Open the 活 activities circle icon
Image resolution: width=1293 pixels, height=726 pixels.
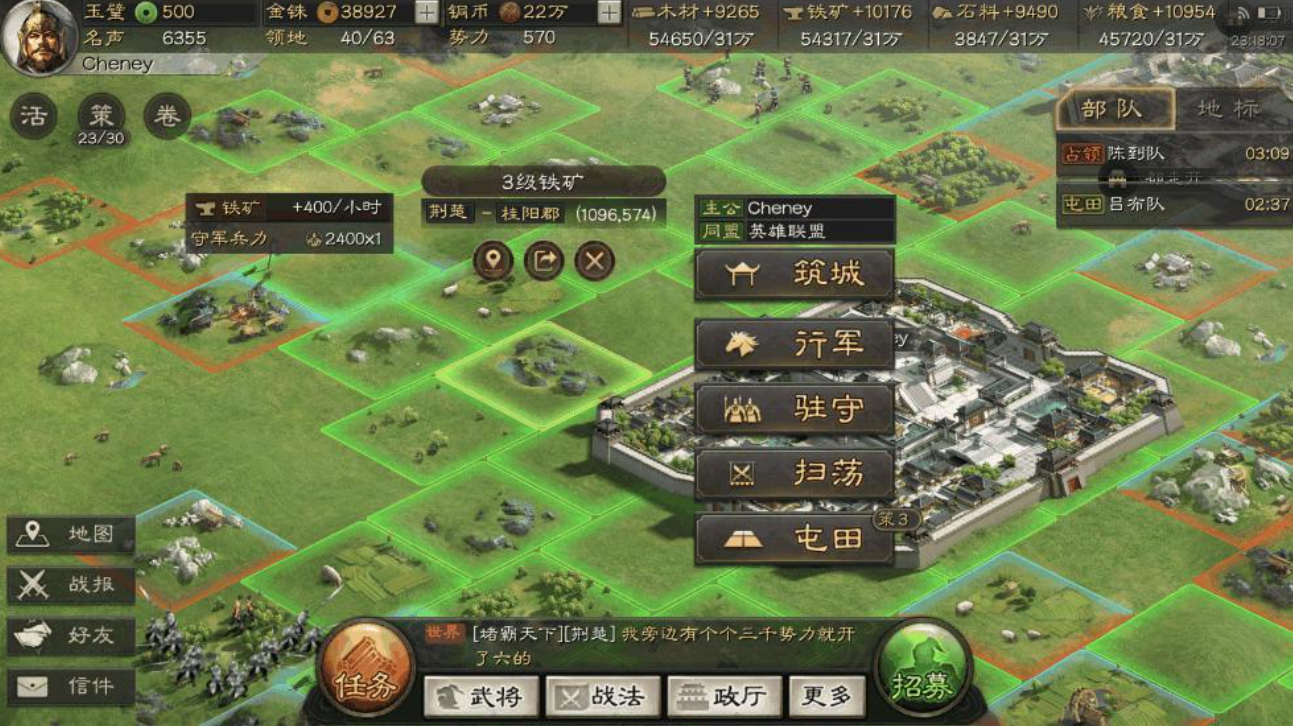32,113
